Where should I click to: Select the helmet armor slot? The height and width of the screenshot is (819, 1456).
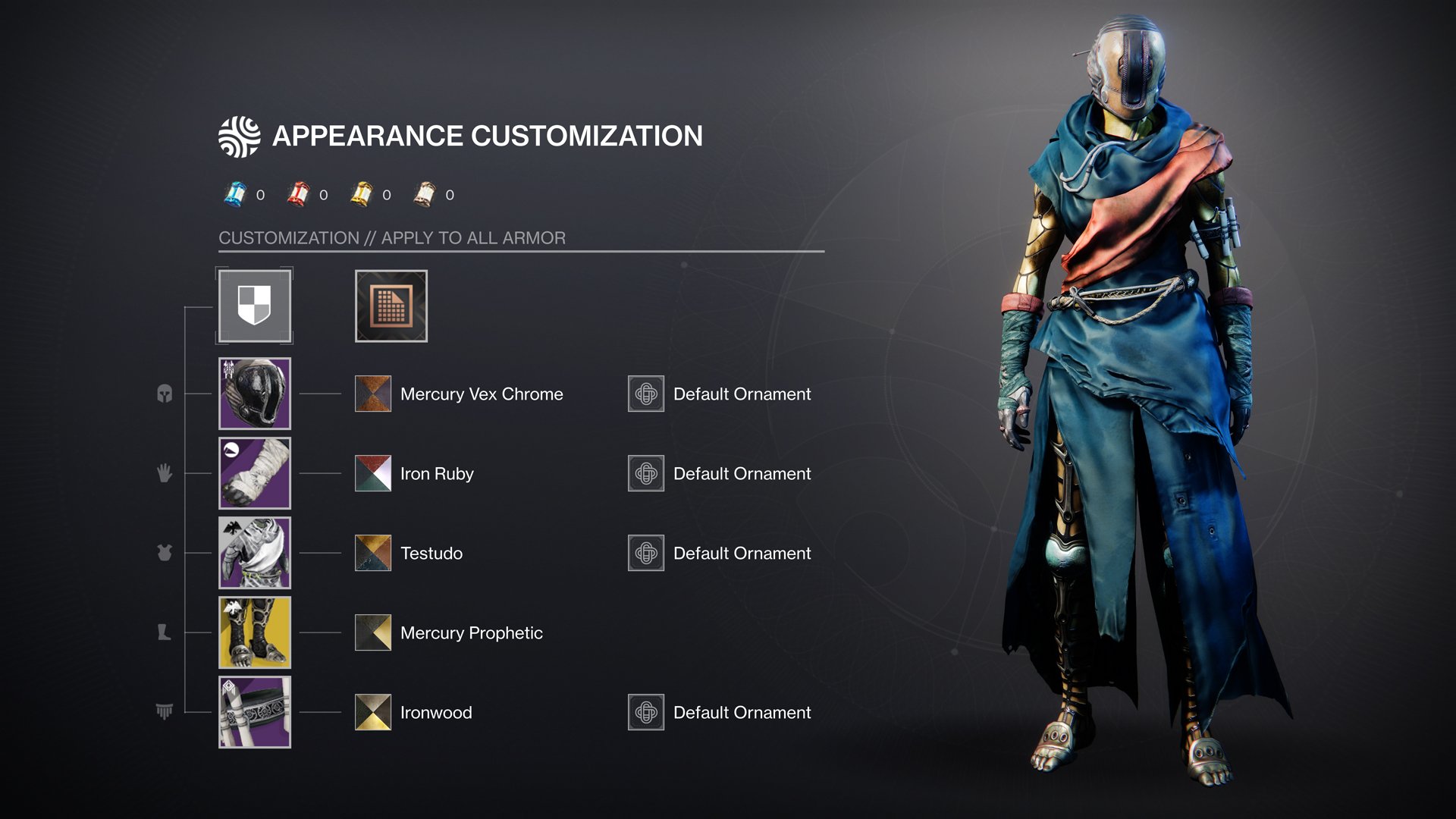(255, 394)
